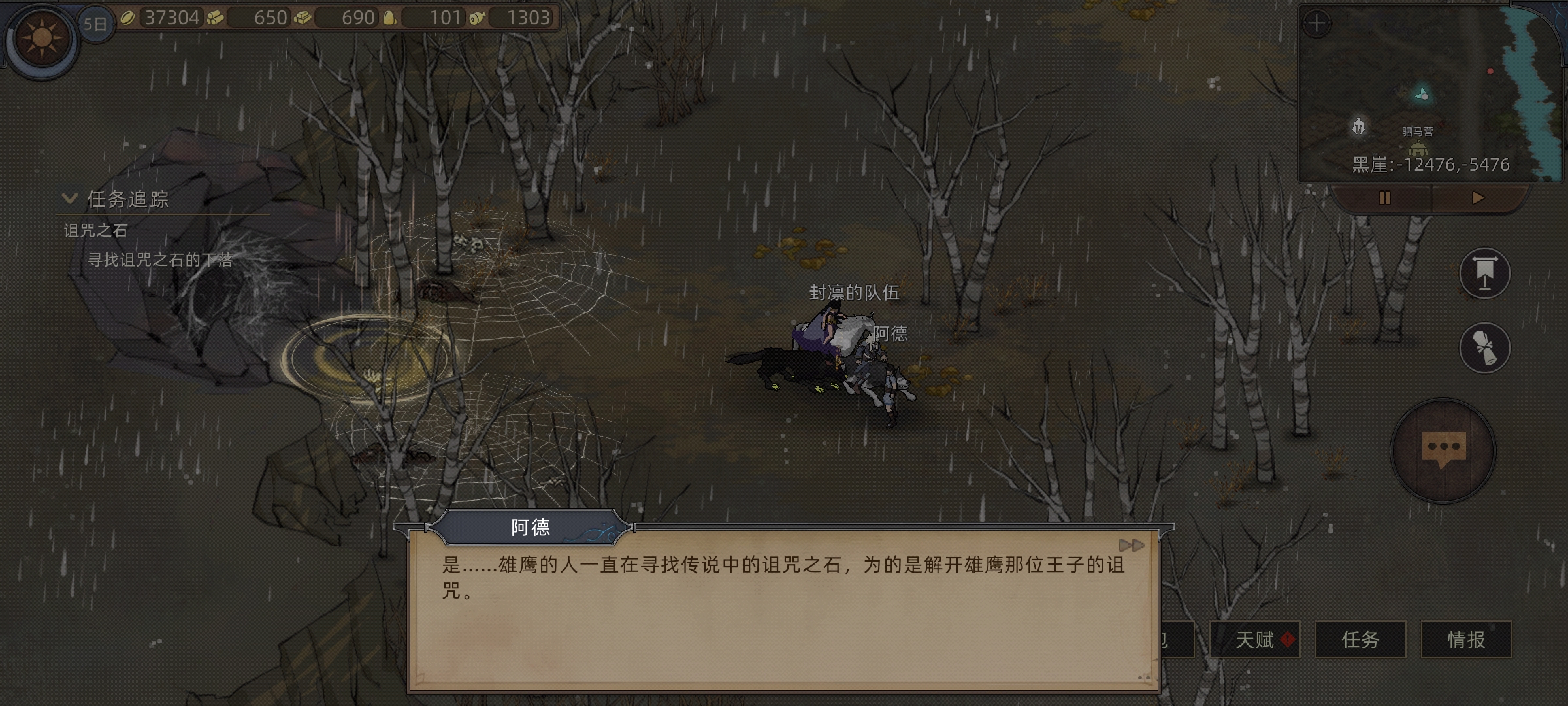Click the egg resource icon

pos(391,18)
